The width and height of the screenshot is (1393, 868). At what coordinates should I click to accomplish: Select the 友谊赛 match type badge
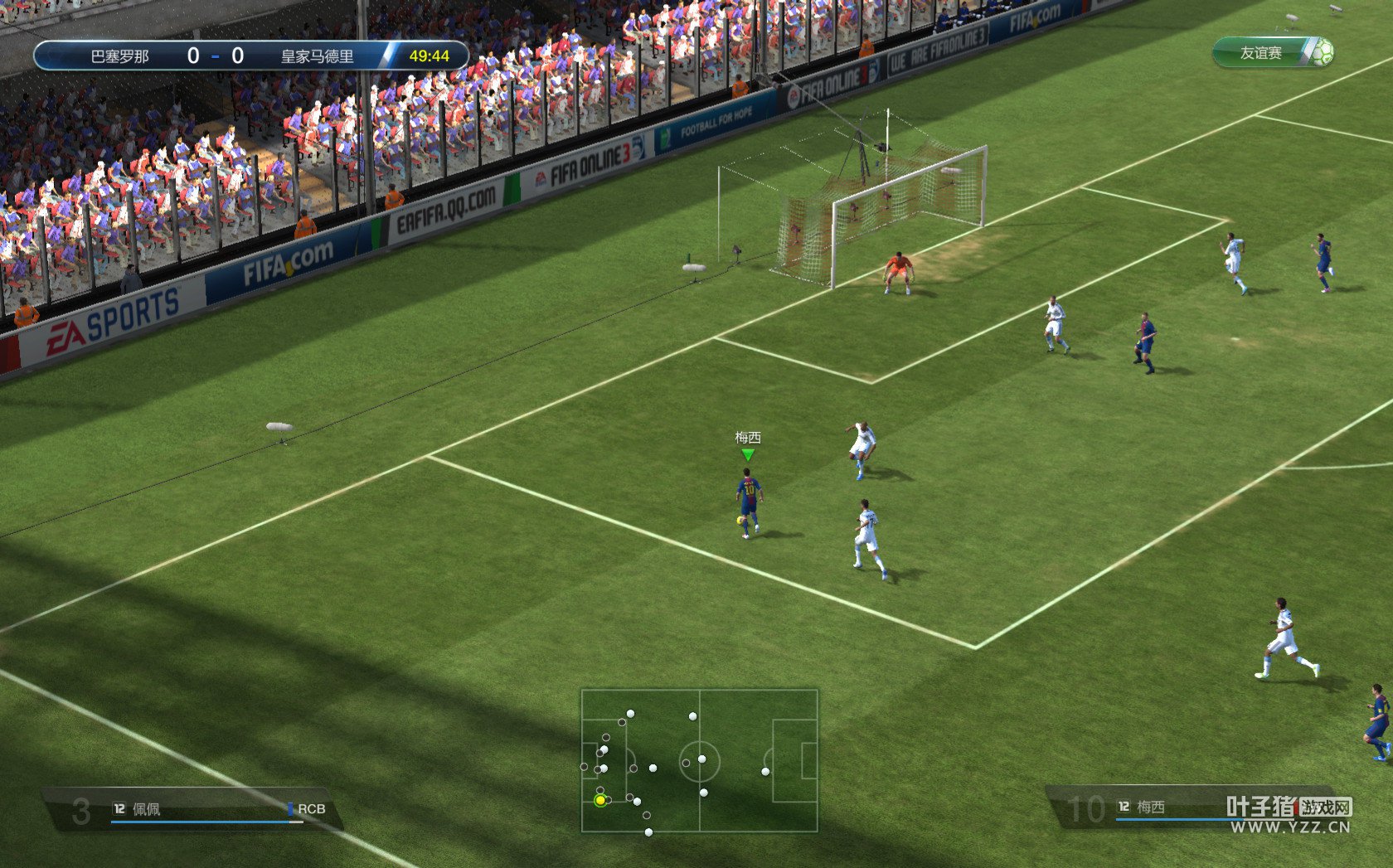point(1272,53)
